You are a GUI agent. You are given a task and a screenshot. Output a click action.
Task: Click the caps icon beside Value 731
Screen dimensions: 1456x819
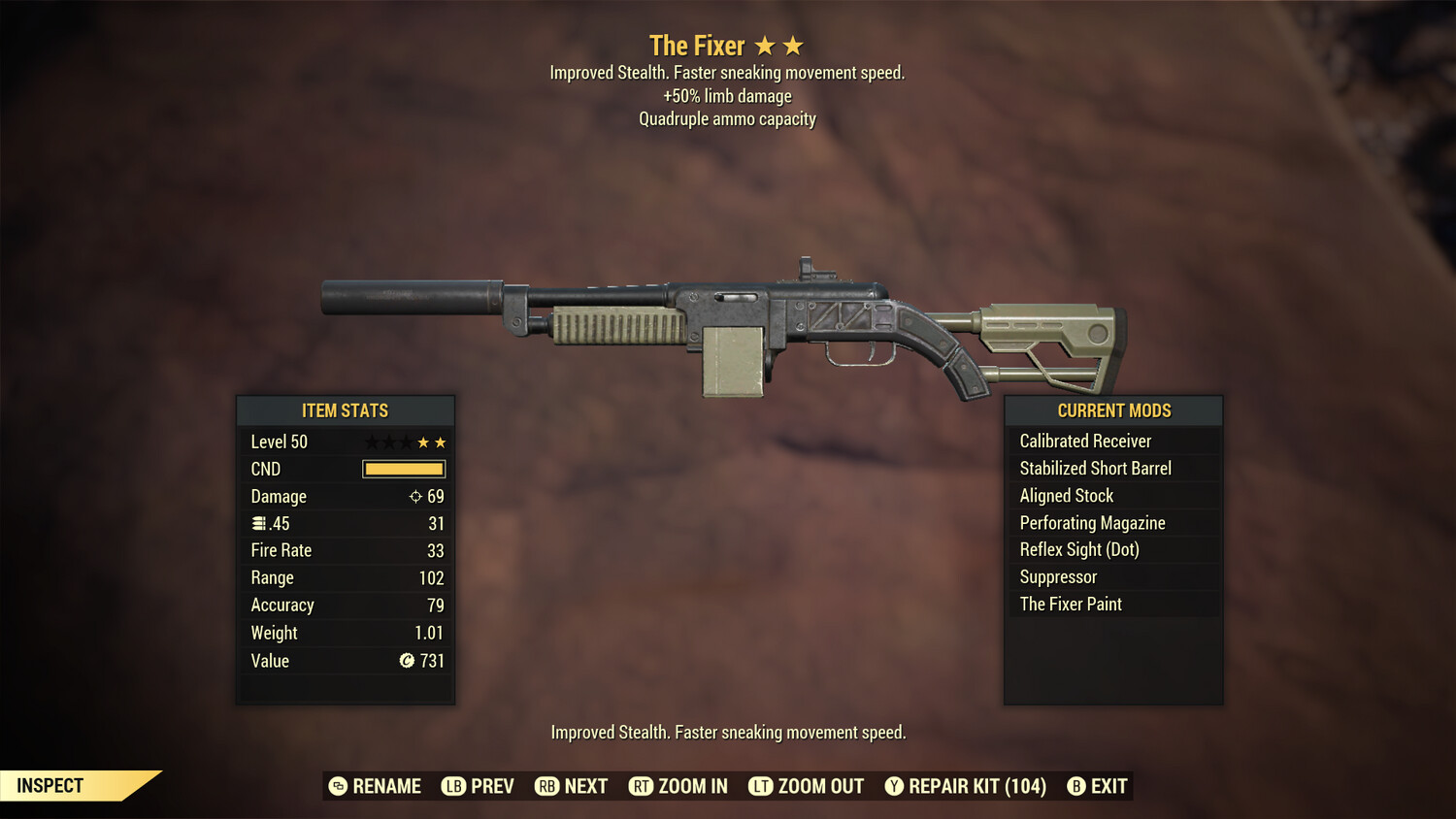pyautogui.click(x=407, y=661)
